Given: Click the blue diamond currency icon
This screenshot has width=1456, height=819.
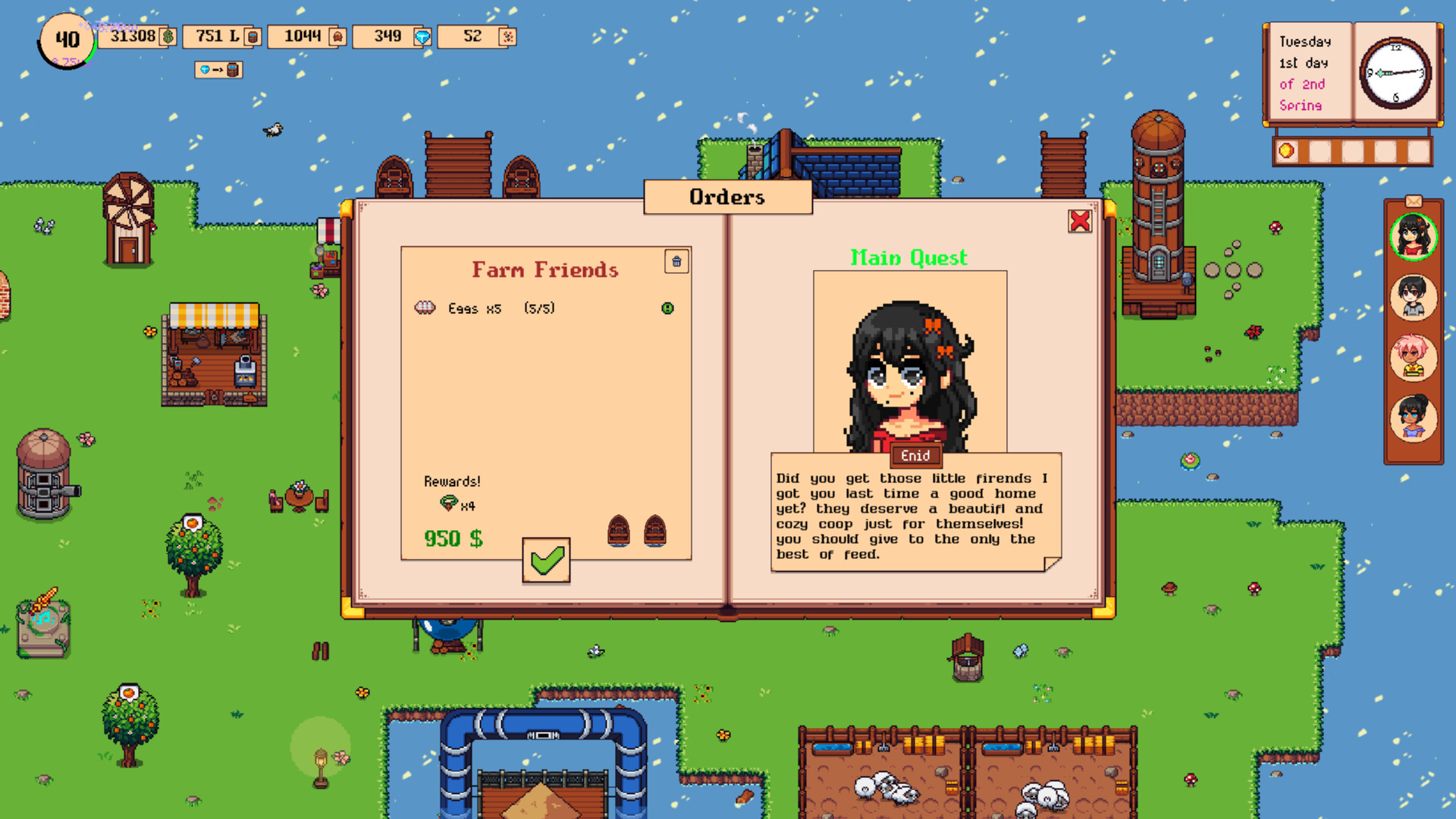Looking at the screenshot, I should [x=423, y=36].
